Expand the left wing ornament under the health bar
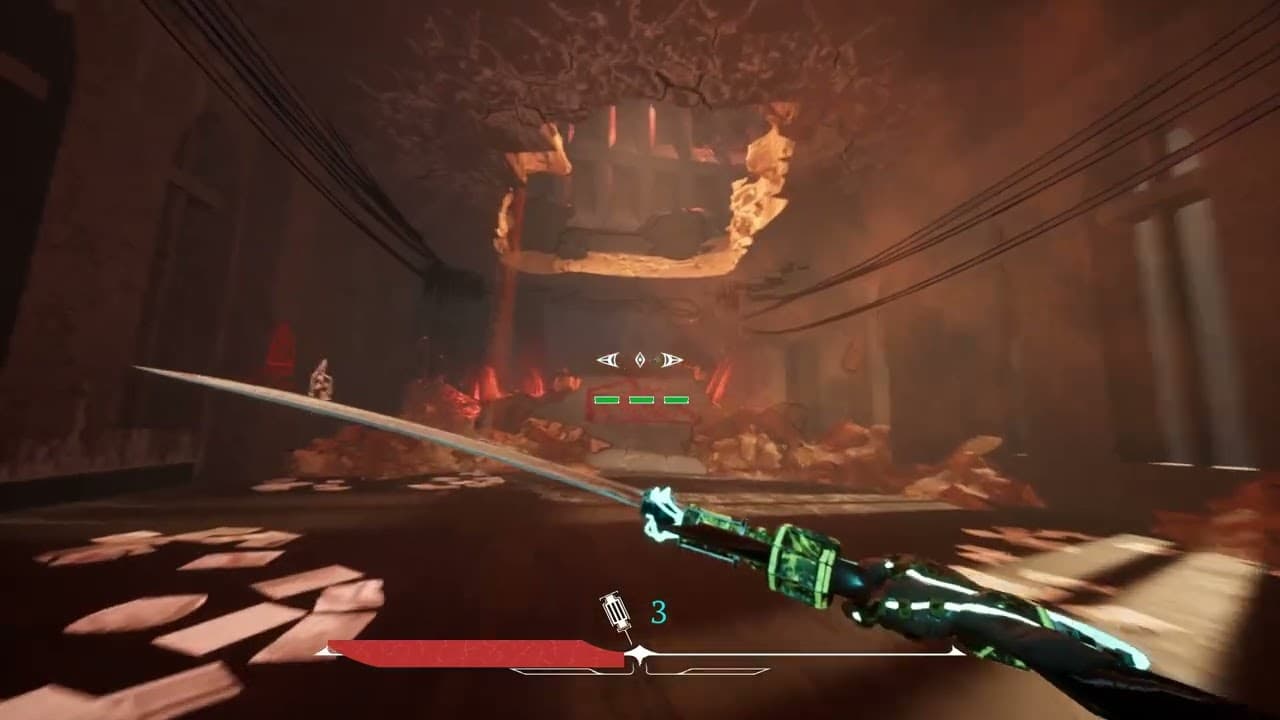Viewport: 1280px width, 720px height. pyautogui.click(x=555, y=670)
